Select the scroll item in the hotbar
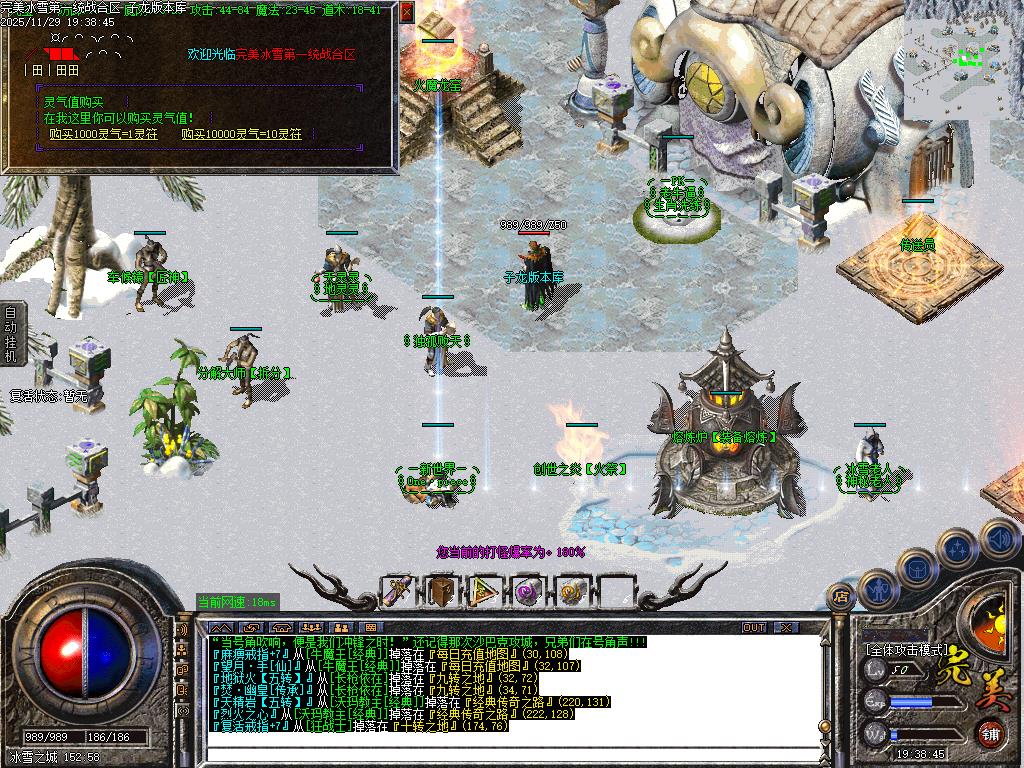 pos(399,591)
